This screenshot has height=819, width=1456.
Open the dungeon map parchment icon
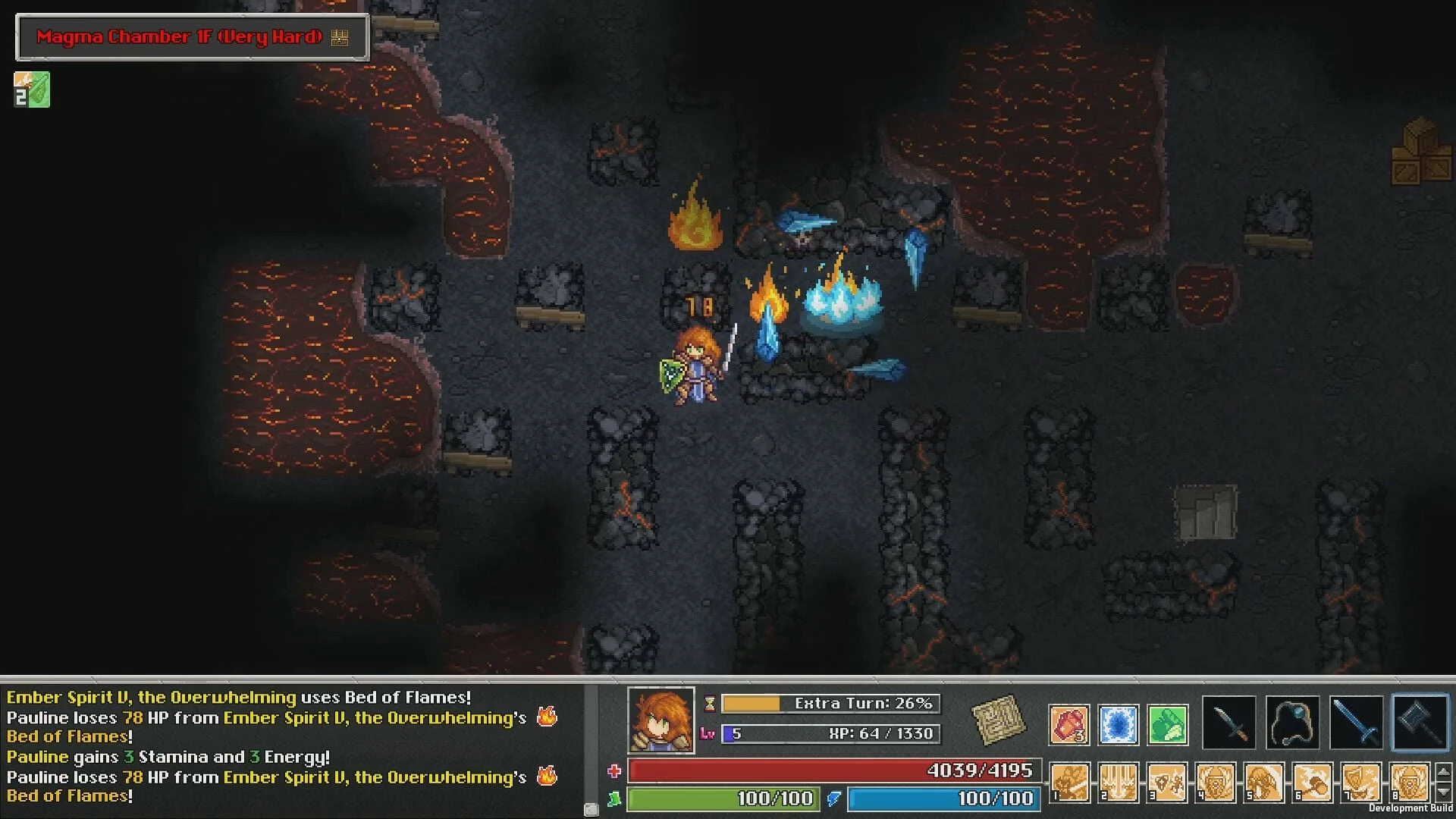(x=998, y=720)
